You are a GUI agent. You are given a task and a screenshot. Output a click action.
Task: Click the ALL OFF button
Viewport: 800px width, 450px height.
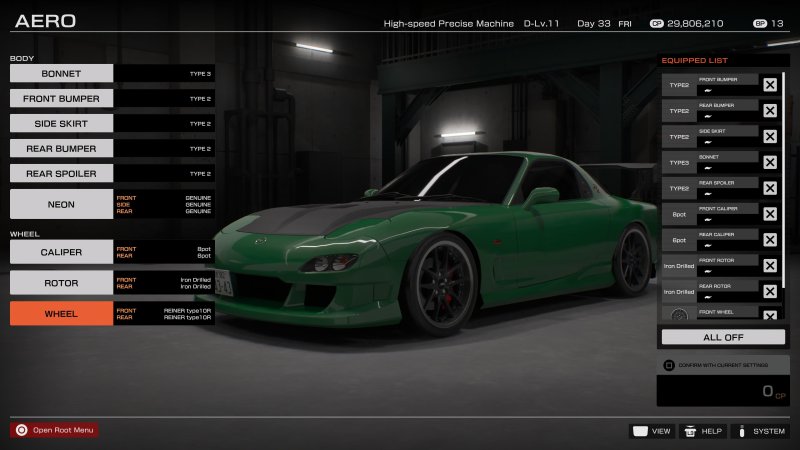723,337
